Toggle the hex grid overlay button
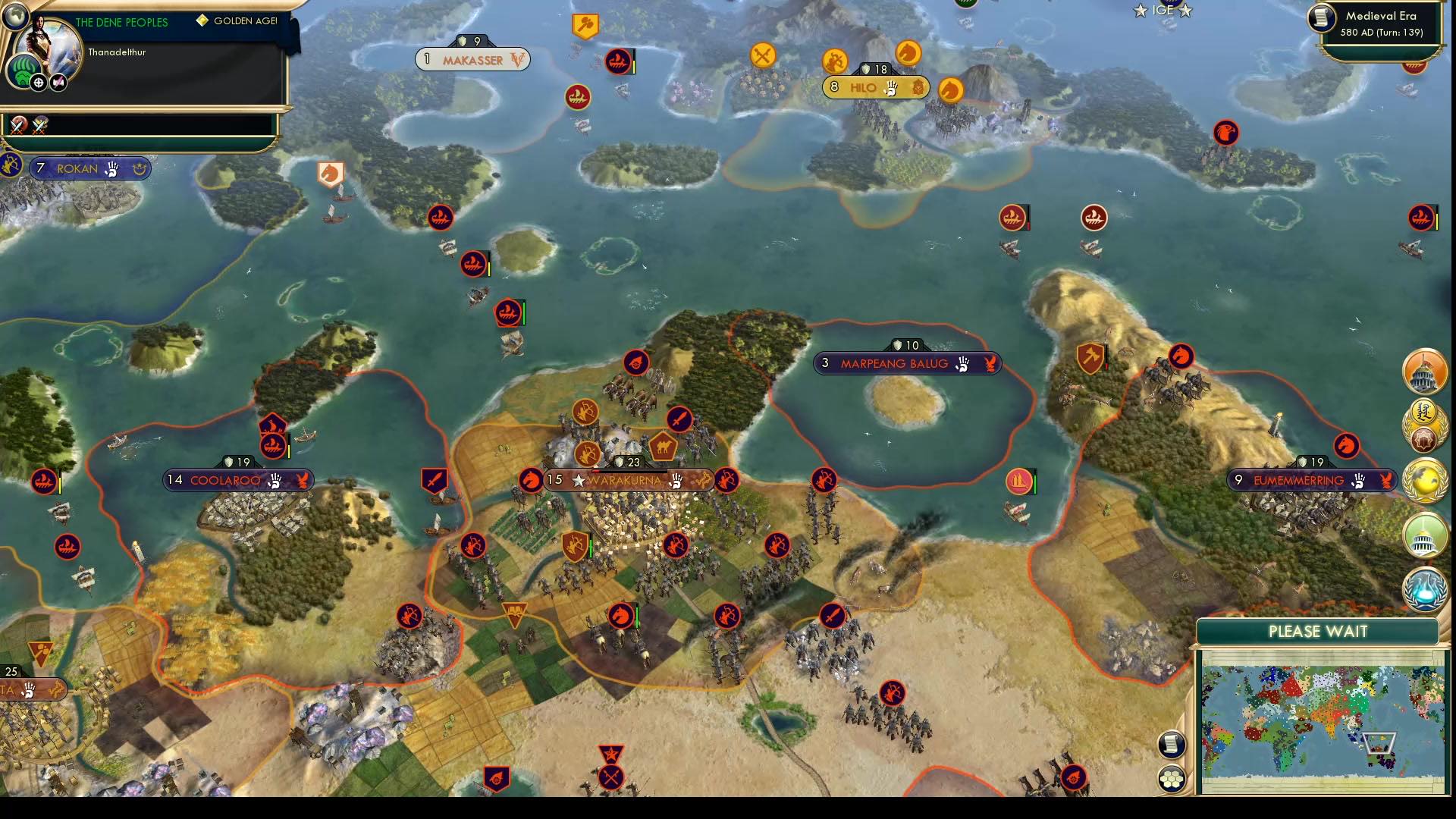Image resolution: width=1456 pixels, height=819 pixels. (x=1173, y=777)
